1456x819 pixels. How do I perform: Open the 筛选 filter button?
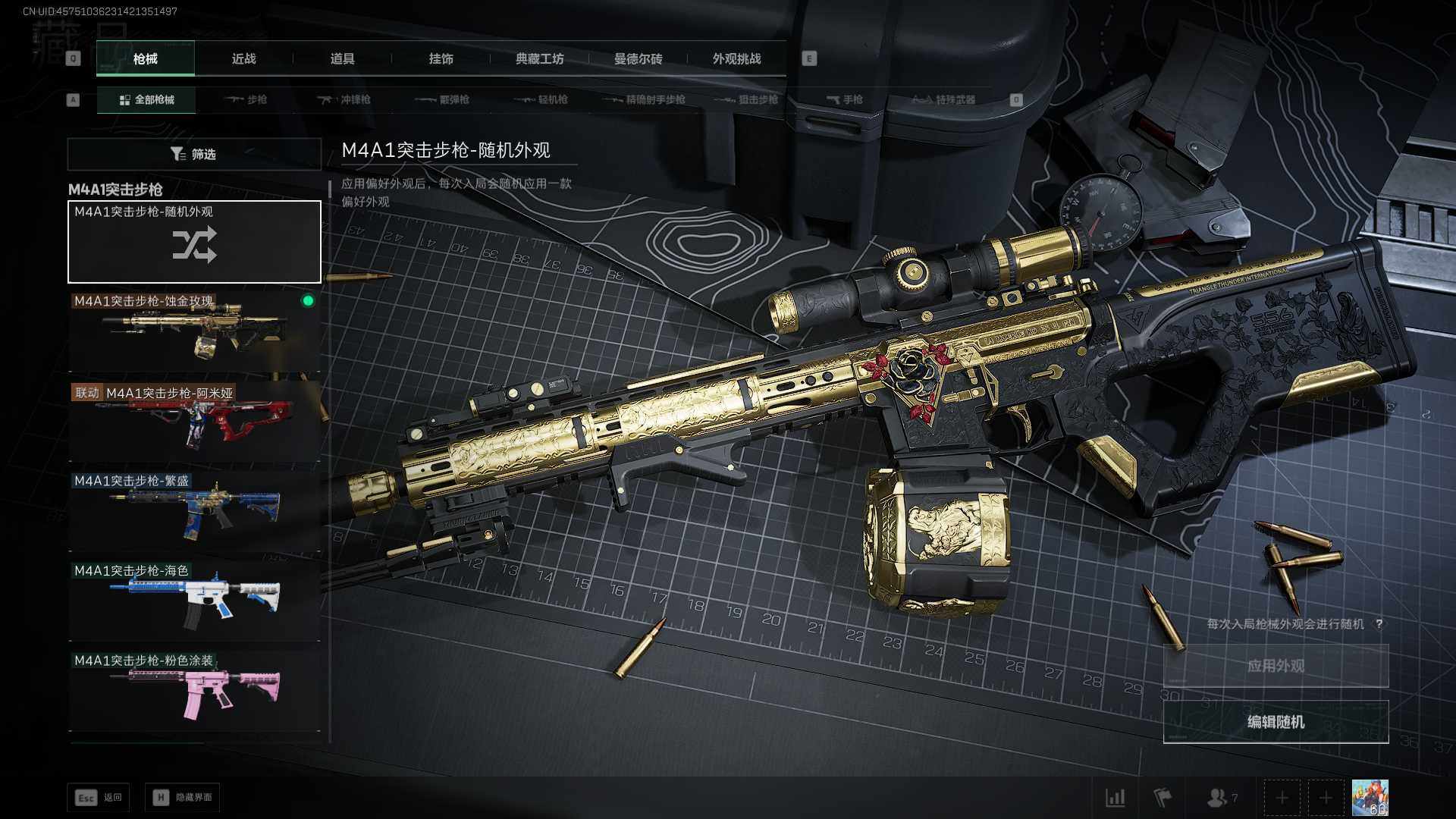coord(194,154)
